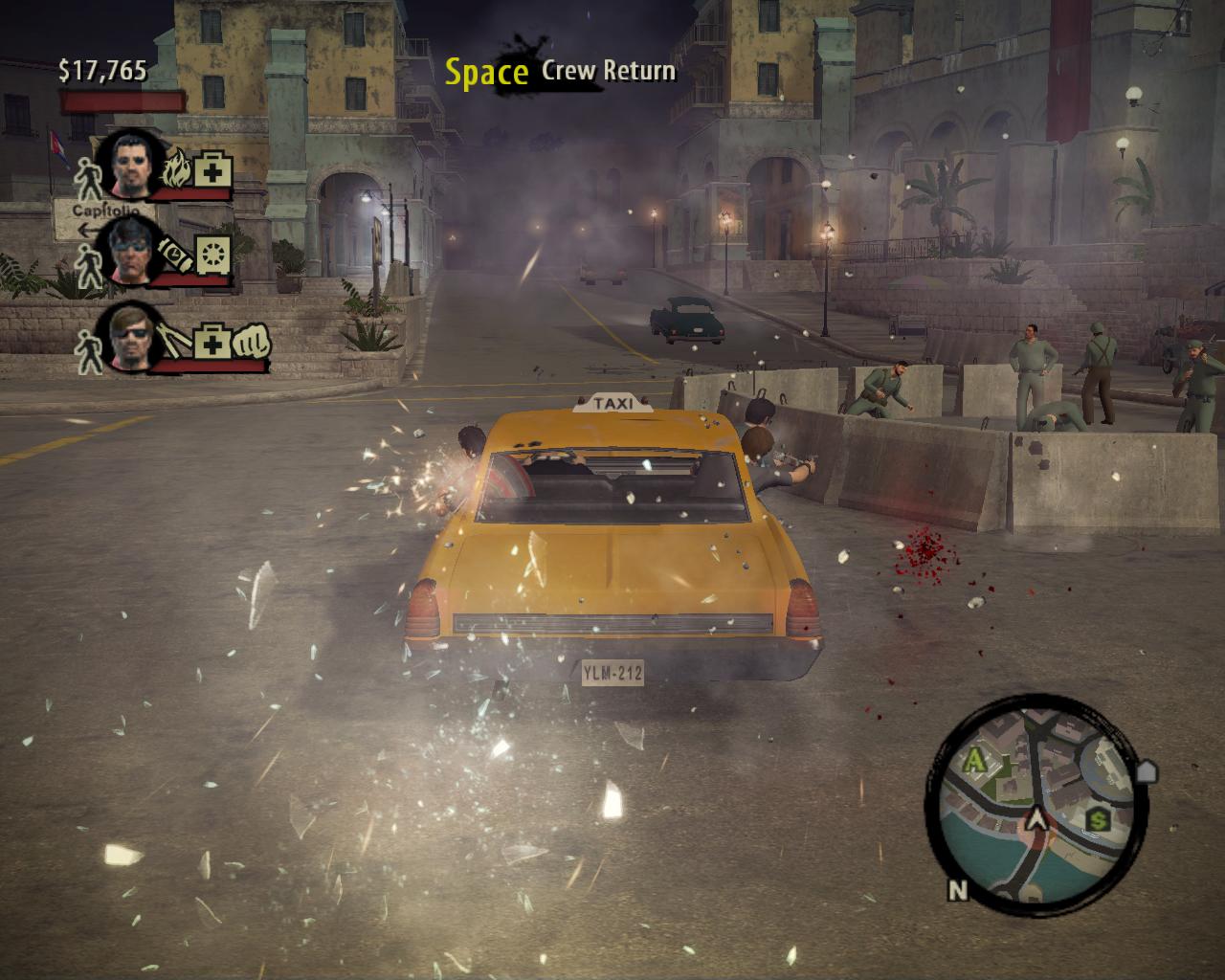This screenshot has width=1225, height=980.
Task: Click the green A marker on the minimap
Action: (x=975, y=761)
